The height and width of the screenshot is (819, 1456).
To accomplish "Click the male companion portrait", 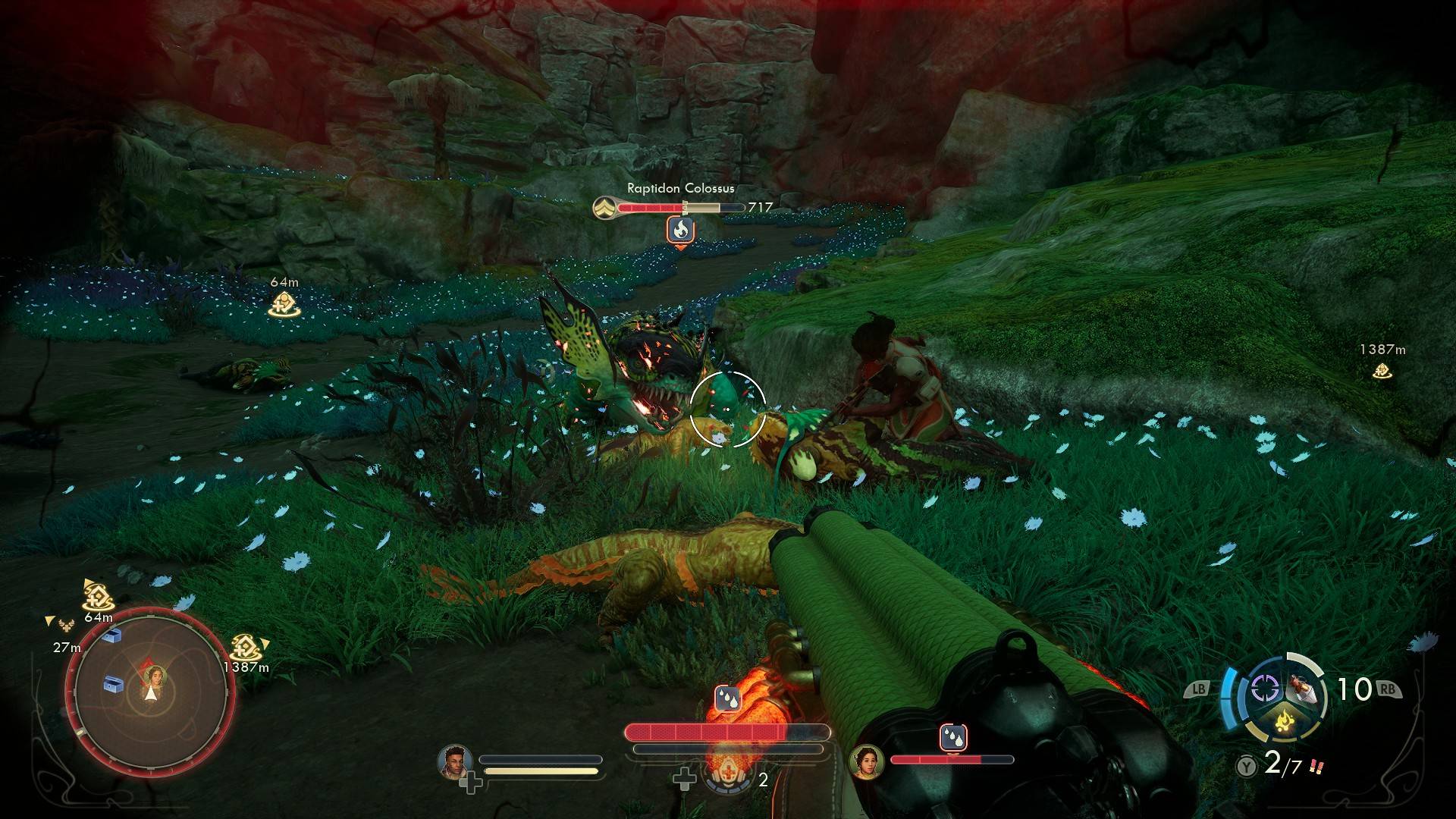I will (x=454, y=761).
